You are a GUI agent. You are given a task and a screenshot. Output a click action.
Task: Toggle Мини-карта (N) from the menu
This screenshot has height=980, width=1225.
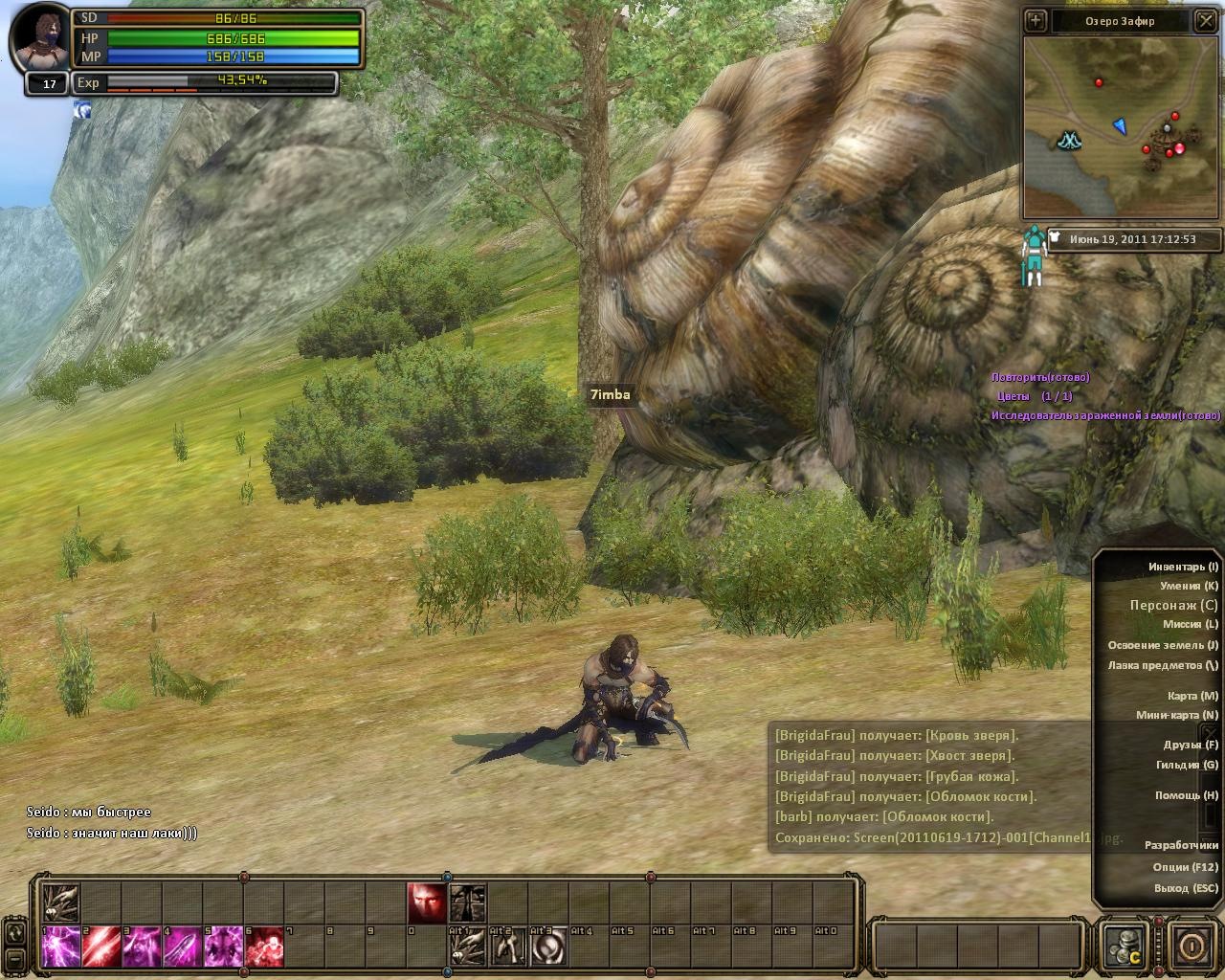click(1176, 715)
